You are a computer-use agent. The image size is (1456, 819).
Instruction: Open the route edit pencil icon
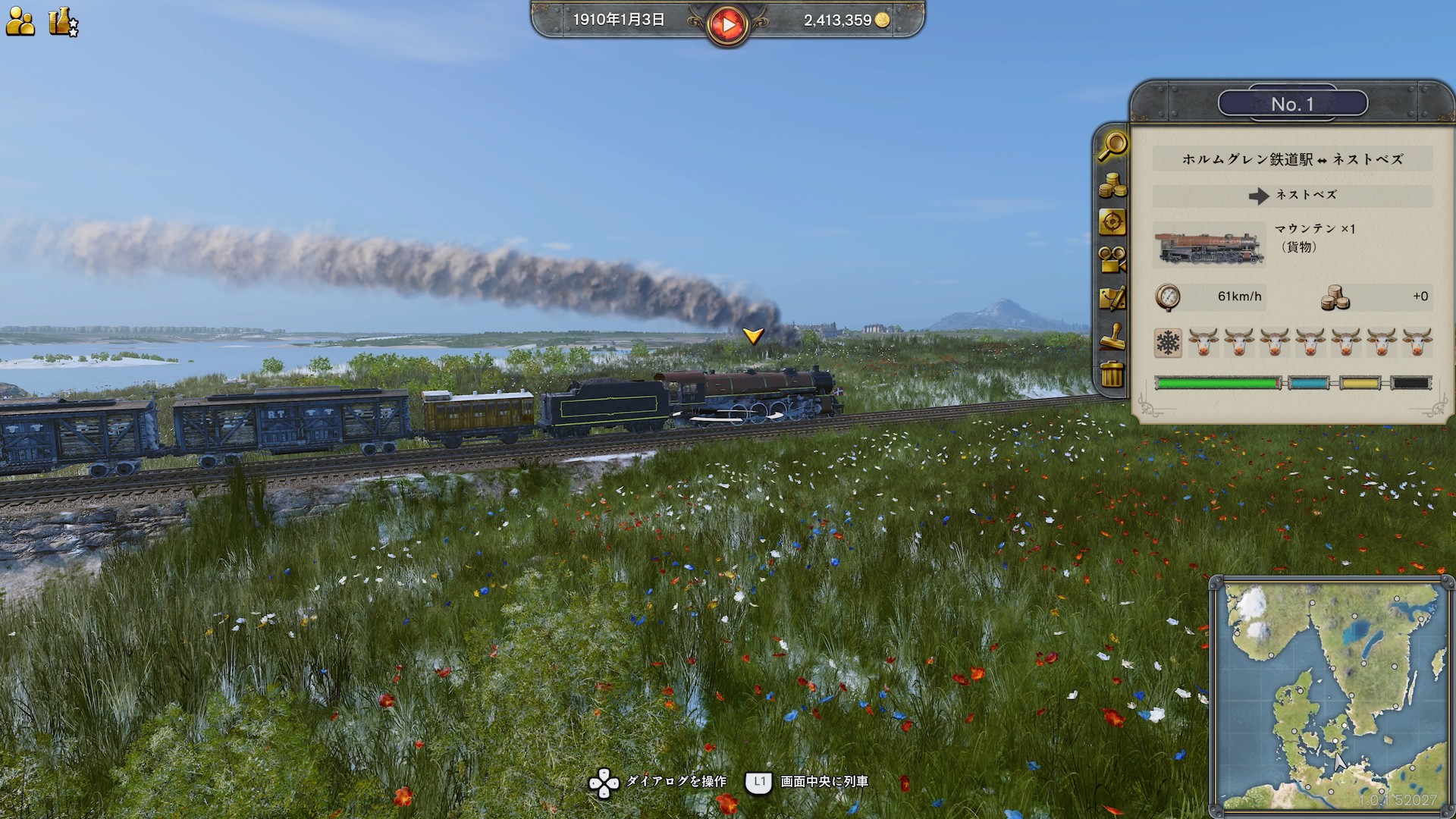(x=1112, y=298)
